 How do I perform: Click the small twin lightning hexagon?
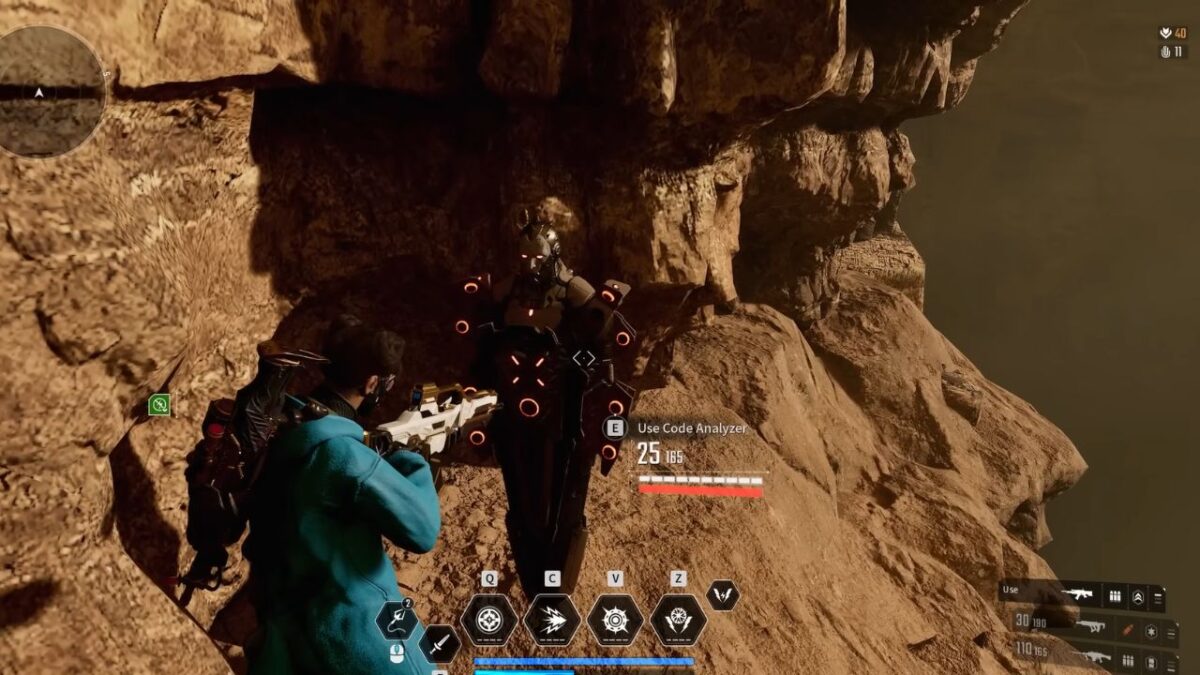click(x=722, y=595)
